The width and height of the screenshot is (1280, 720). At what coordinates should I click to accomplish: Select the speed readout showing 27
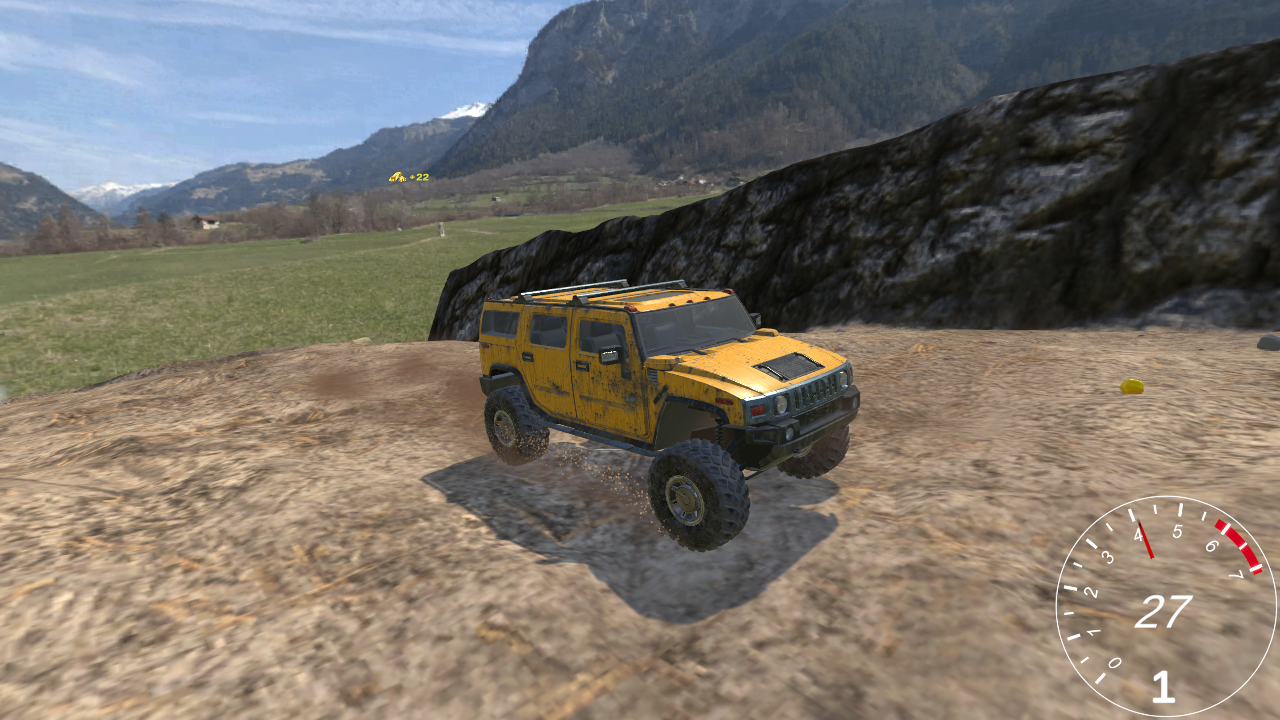[x=1165, y=610]
